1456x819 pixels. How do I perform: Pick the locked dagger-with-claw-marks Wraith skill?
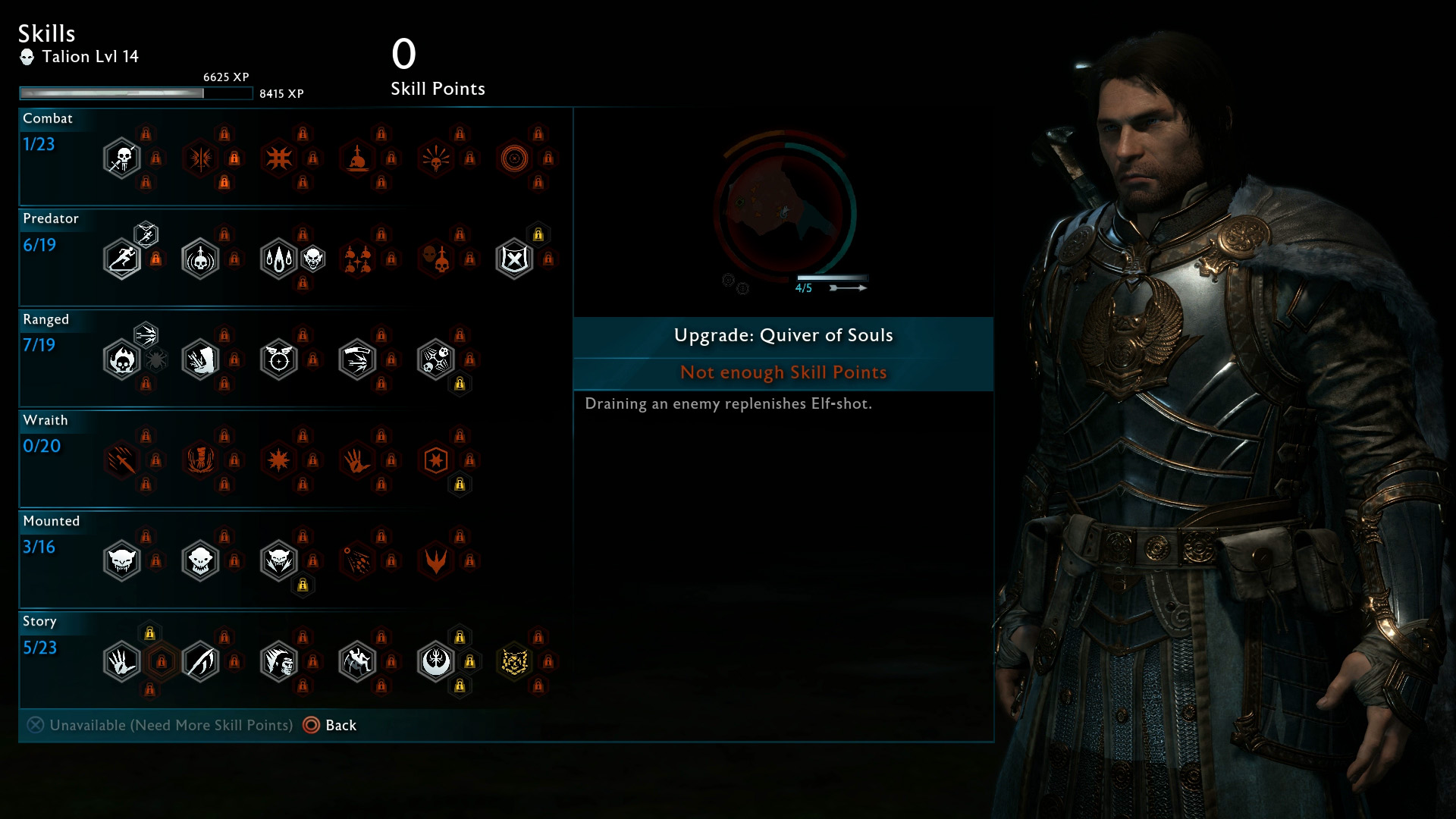tap(121, 460)
